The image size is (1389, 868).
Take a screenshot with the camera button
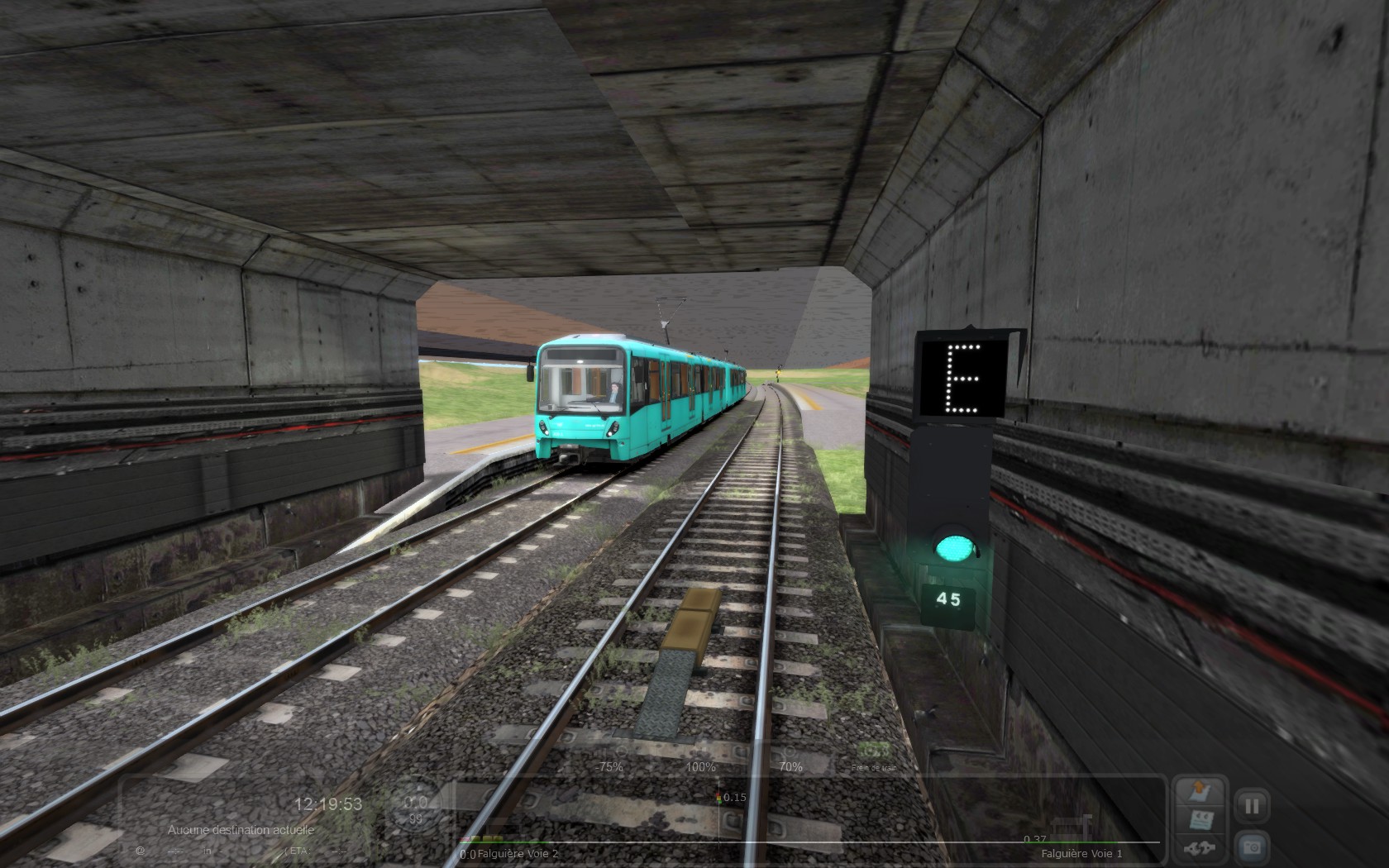(x=1252, y=847)
